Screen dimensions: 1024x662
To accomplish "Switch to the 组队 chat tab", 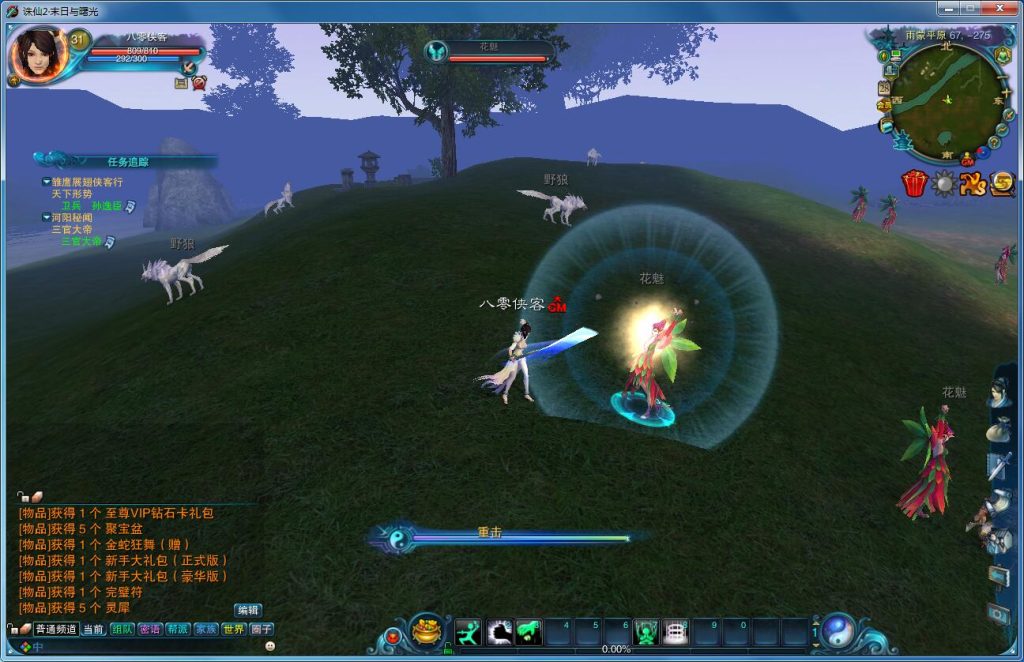I will (122, 629).
